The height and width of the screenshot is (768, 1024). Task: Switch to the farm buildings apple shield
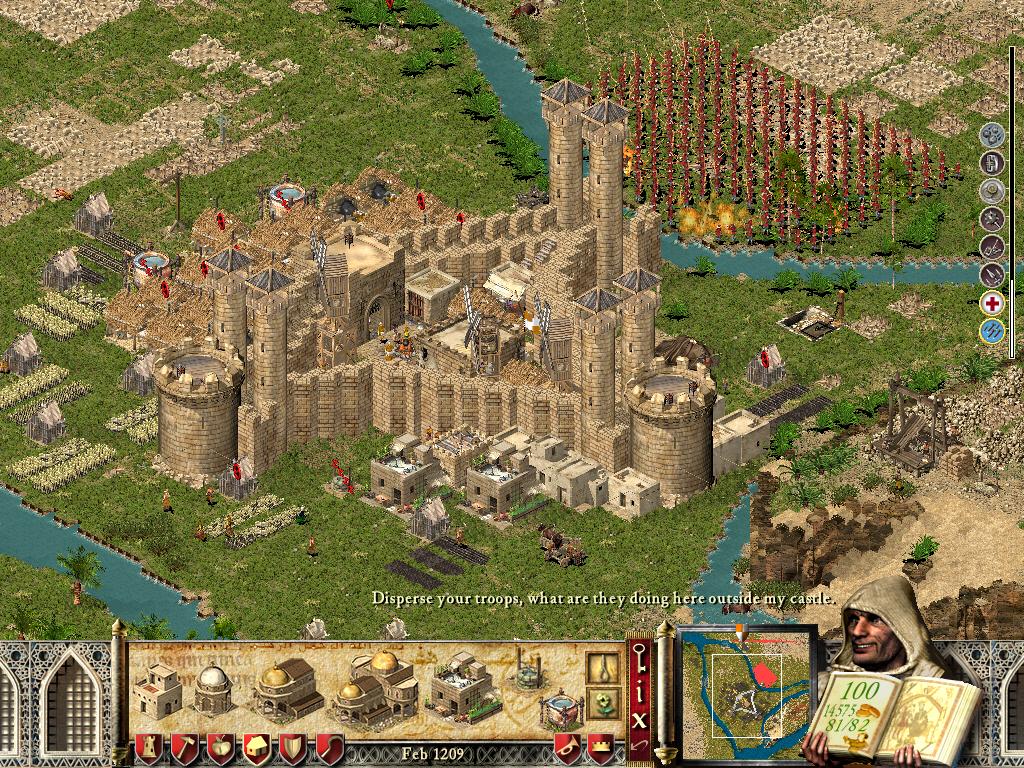coord(221,747)
